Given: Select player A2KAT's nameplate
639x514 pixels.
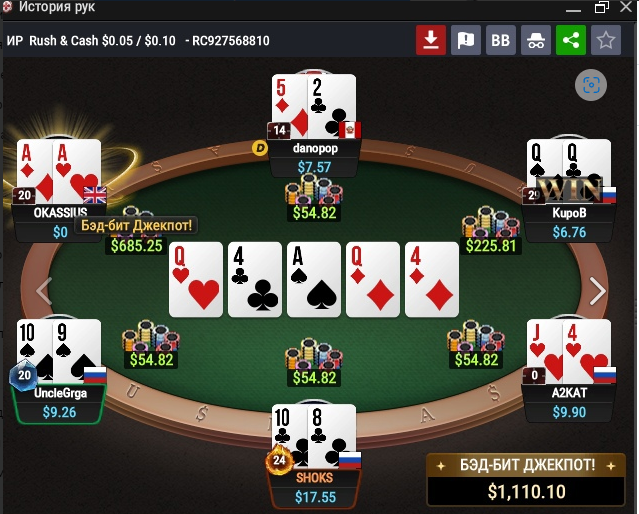Looking at the screenshot, I should click(x=569, y=402).
